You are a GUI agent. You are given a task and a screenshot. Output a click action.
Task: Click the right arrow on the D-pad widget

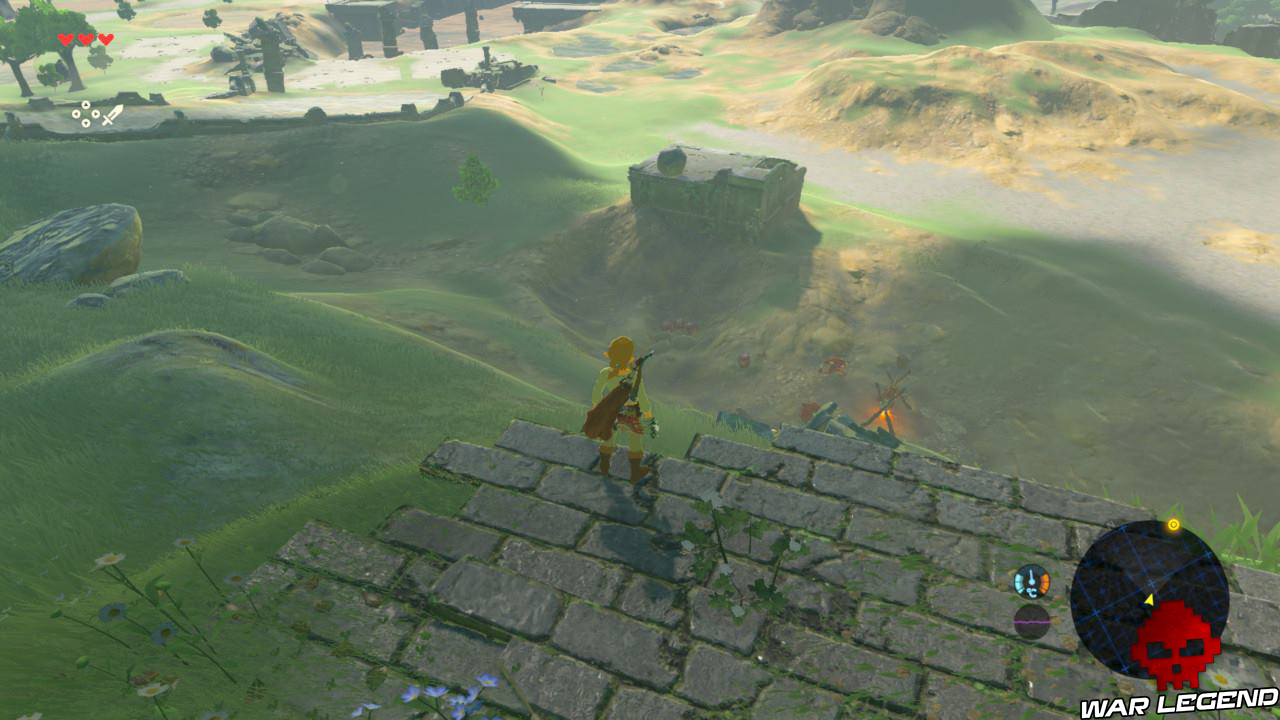click(x=95, y=115)
